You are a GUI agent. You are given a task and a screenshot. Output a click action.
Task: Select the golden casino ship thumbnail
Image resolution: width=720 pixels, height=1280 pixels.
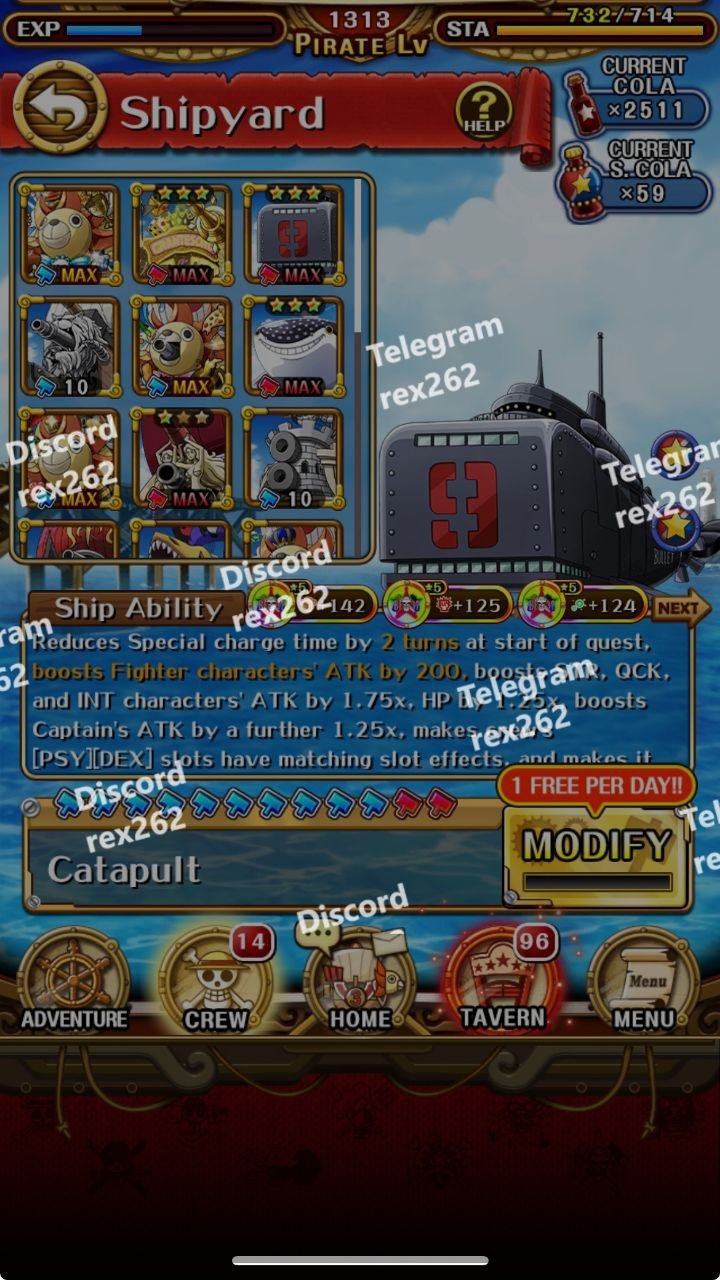click(x=182, y=234)
